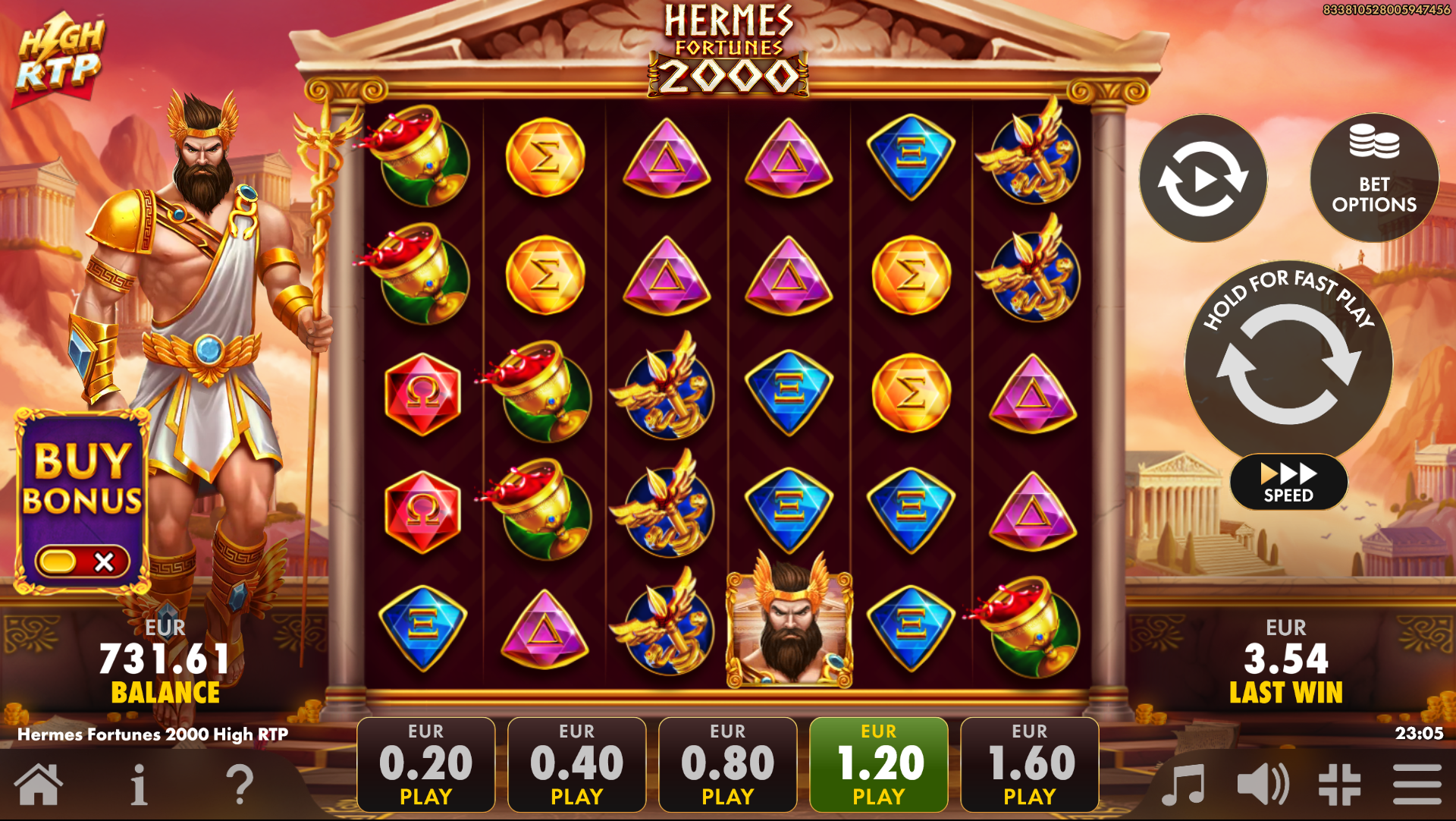The height and width of the screenshot is (821, 1456).
Task: Show help with the question mark icon
Action: coord(240,785)
